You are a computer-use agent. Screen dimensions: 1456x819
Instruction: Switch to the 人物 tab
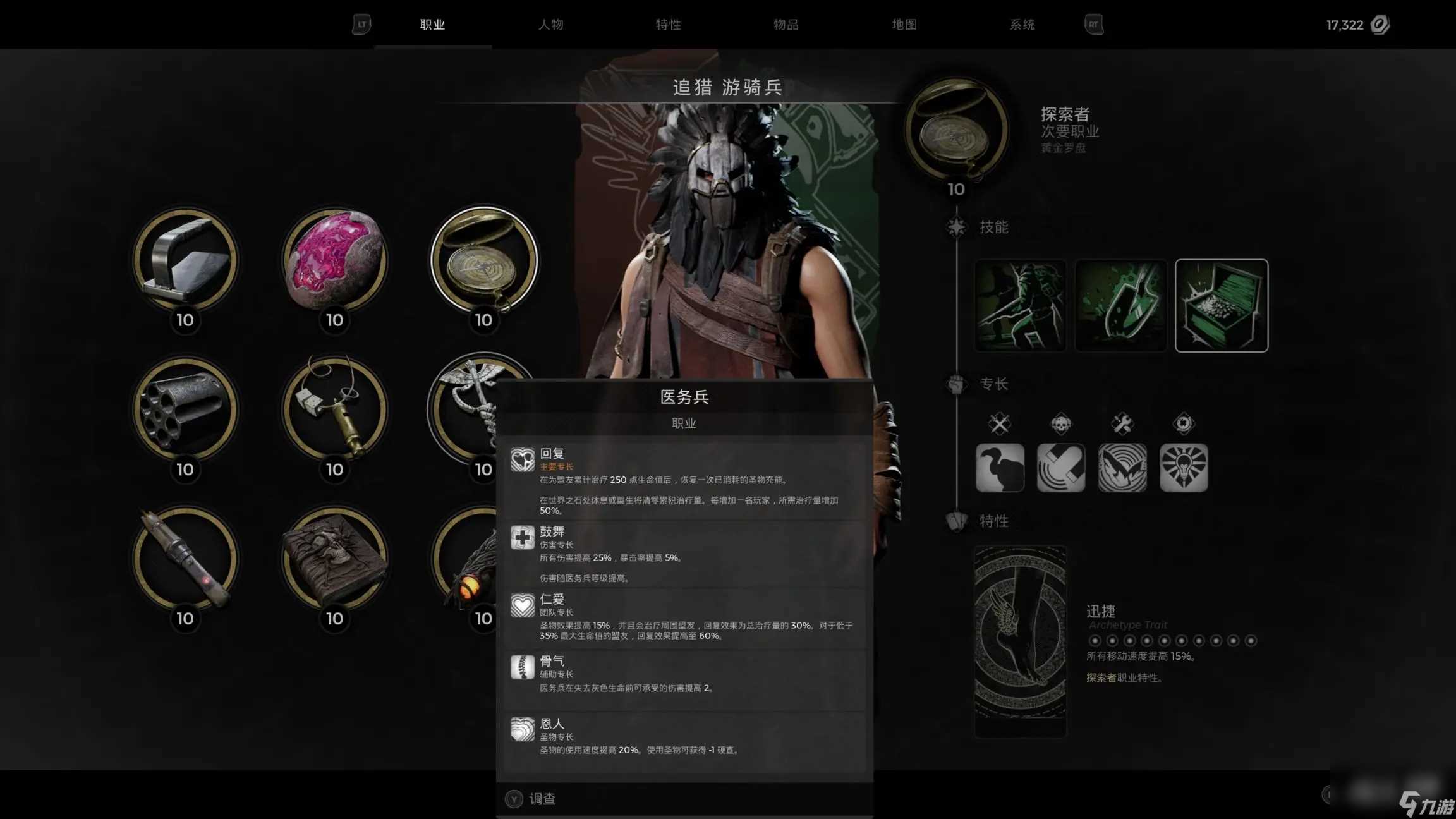pyautogui.click(x=552, y=25)
